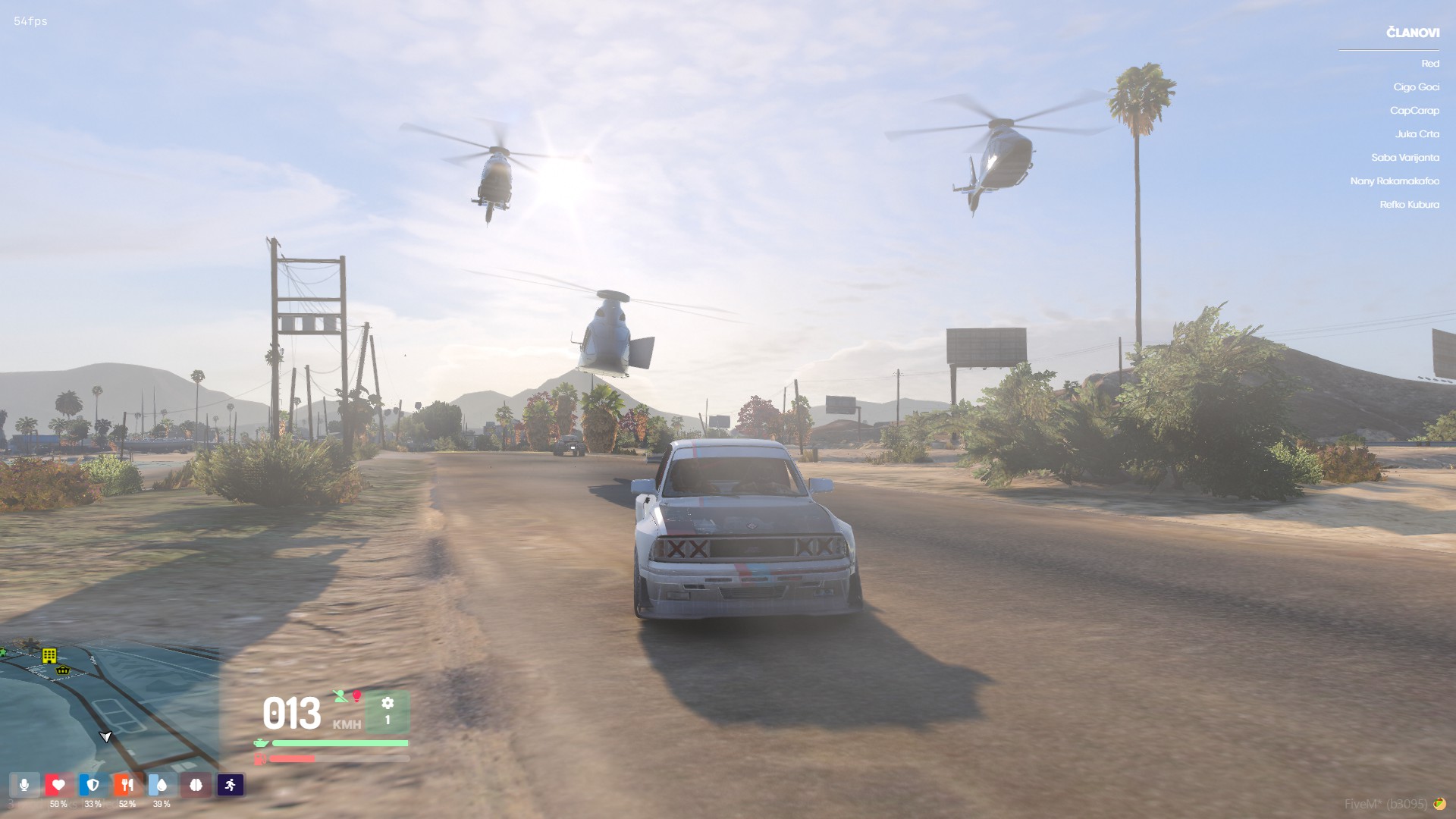Open the gear settings cog on the speedometer

pyautogui.click(x=388, y=704)
